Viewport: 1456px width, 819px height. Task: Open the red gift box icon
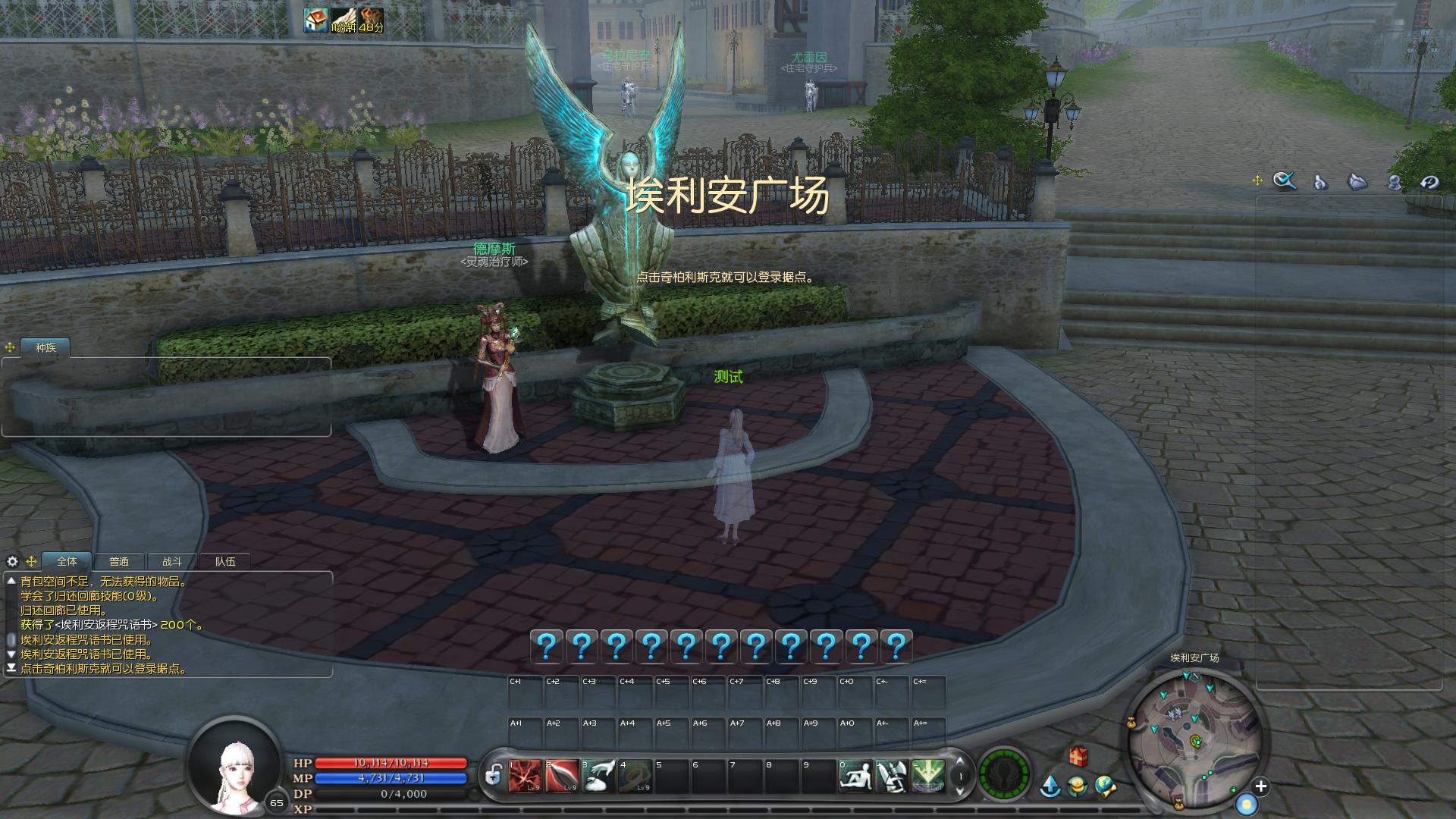[1078, 756]
